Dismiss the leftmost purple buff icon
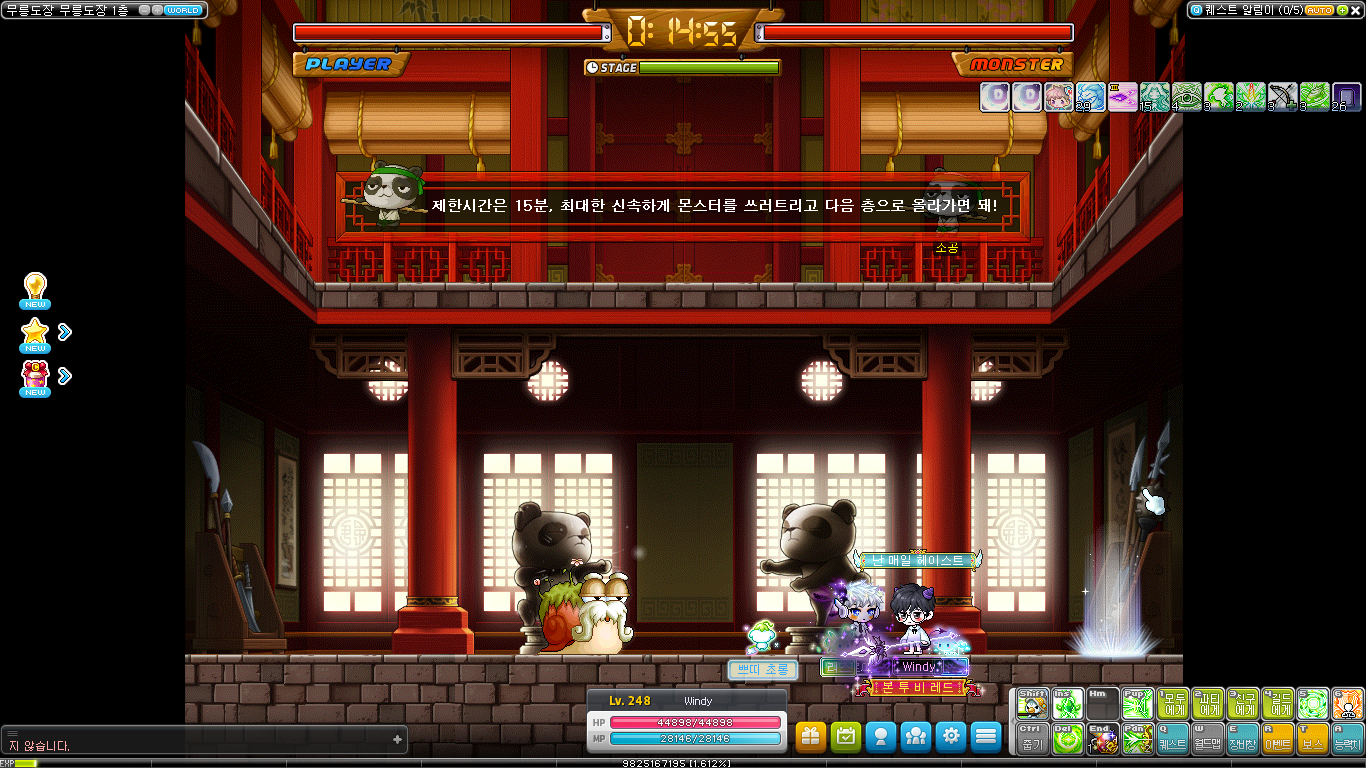The width and height of the screenshot is (1366, 768). [995, 97]
